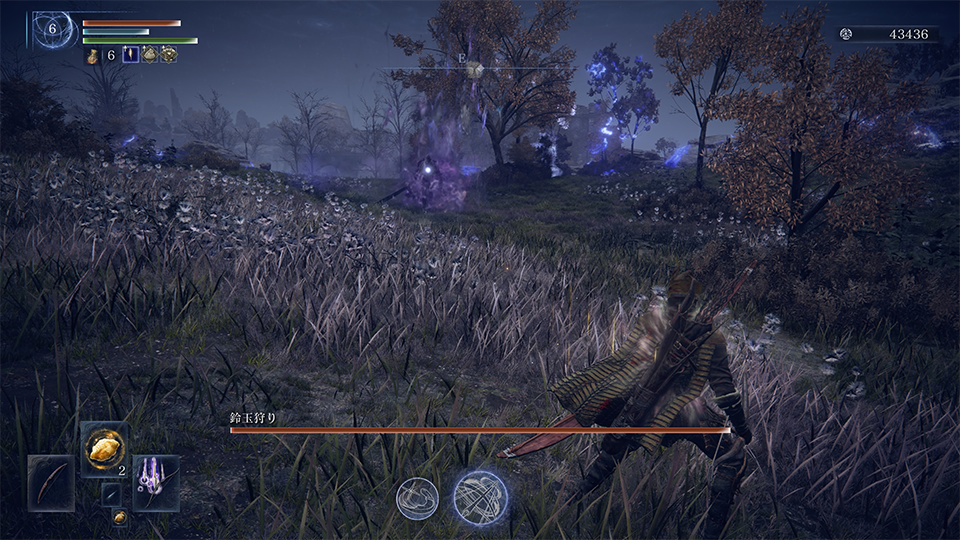Select the blue-highlighted feather buff icon
960x540 pixels.
(130, 55)
